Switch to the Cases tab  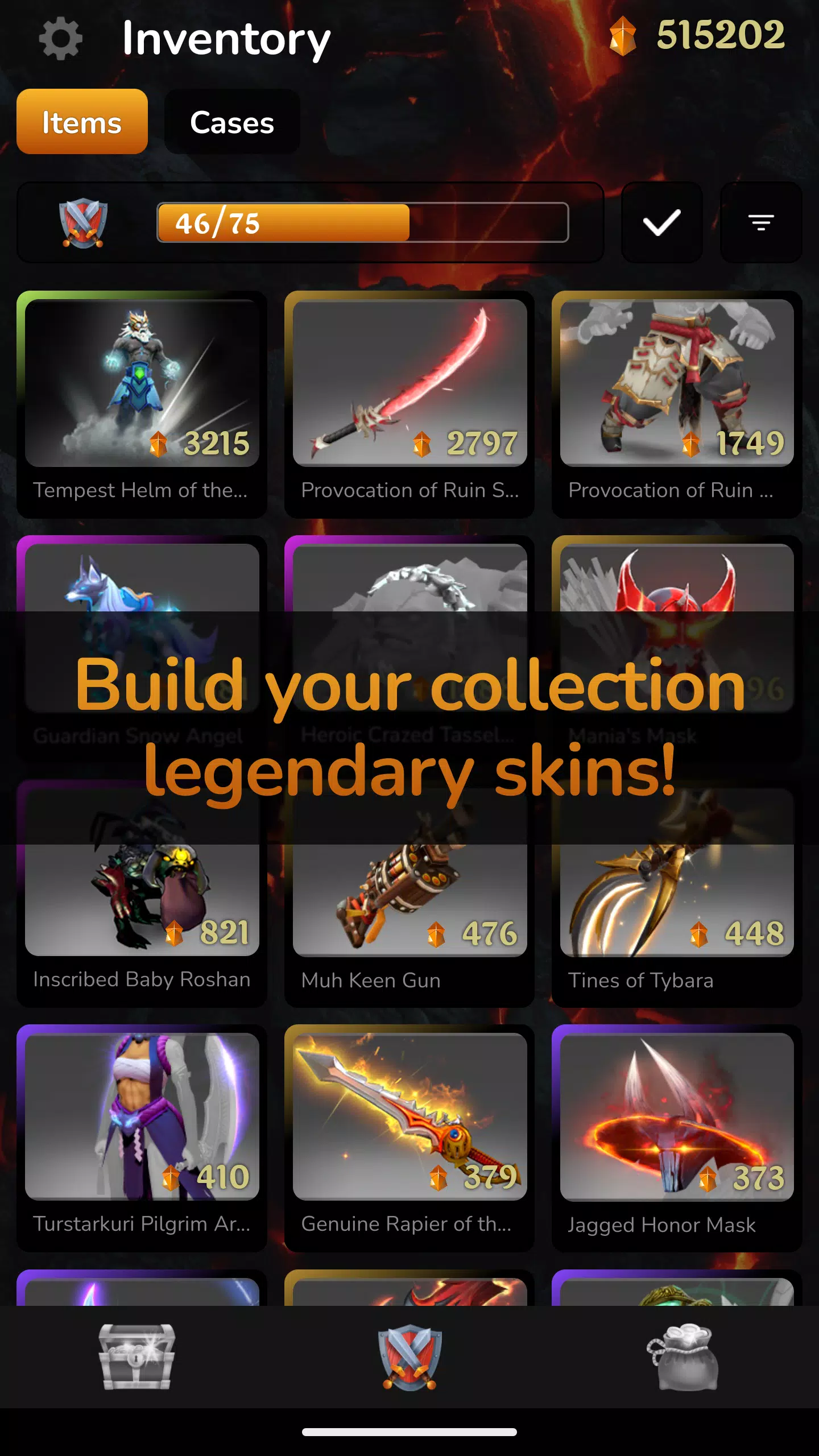[x=231, y=122]
